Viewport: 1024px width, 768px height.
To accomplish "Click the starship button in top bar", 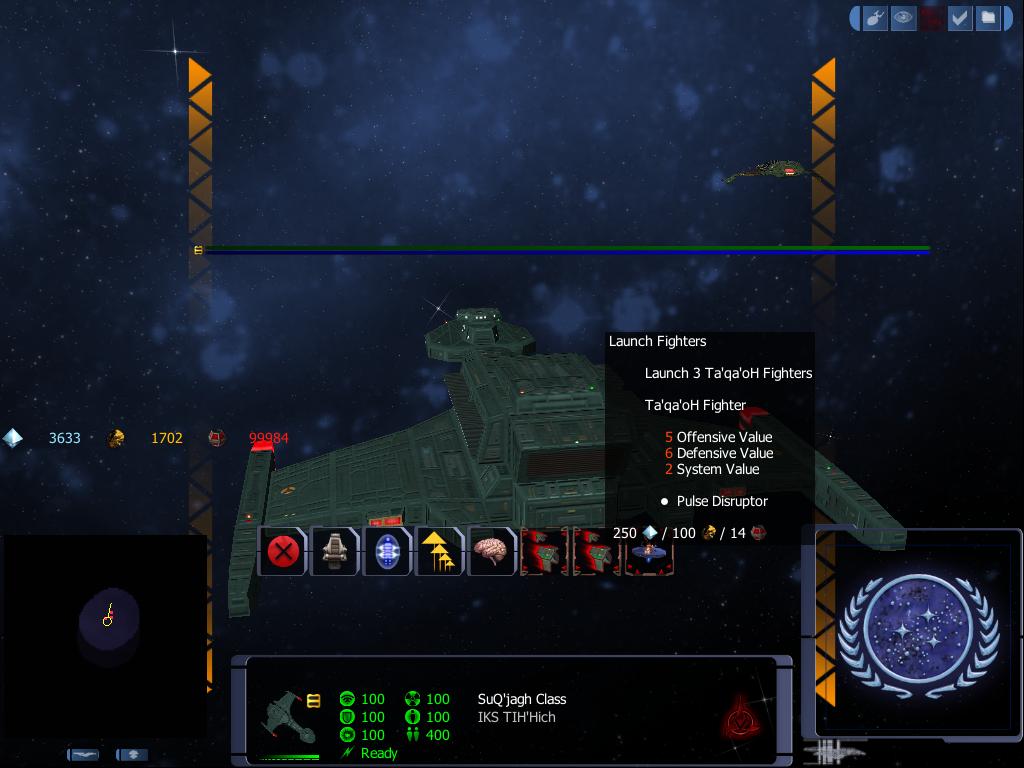I will click(x=875, y=18).
